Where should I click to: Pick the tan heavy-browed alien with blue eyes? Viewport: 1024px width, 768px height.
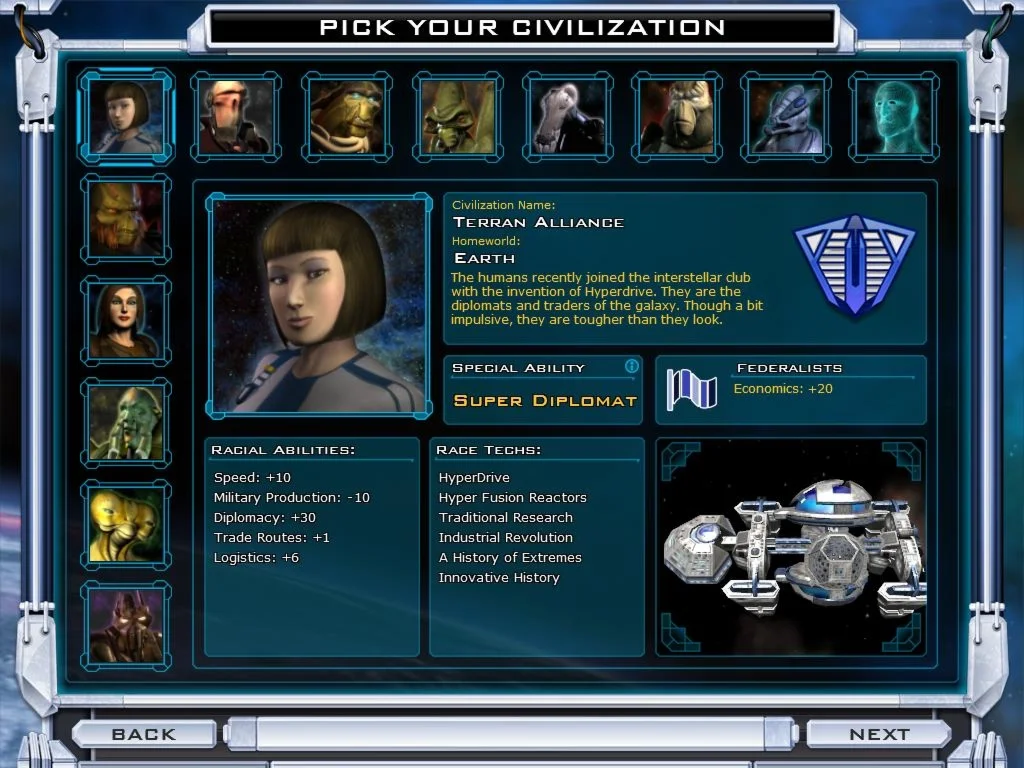[346, 117]
